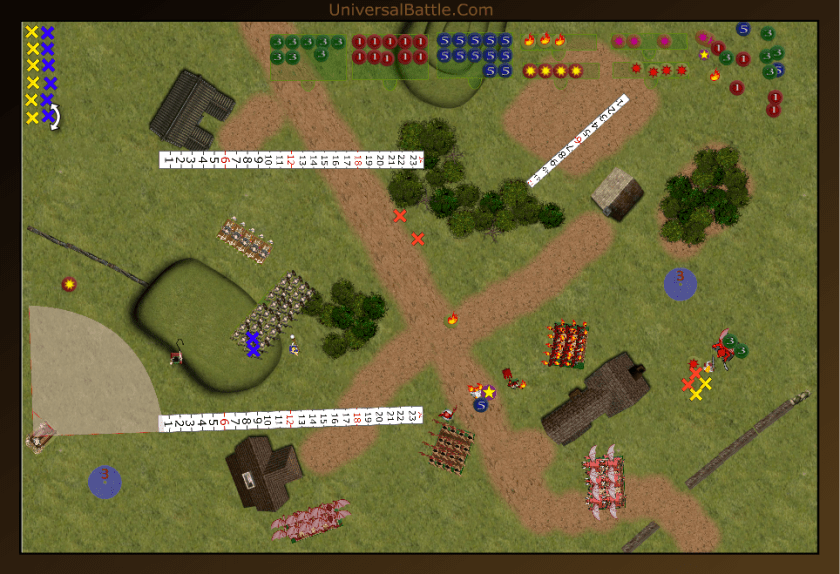Viewport: 840px width, 574px height.
Task: Click the UniversalBattle.Com title
Action: click(x=410, y=10)
